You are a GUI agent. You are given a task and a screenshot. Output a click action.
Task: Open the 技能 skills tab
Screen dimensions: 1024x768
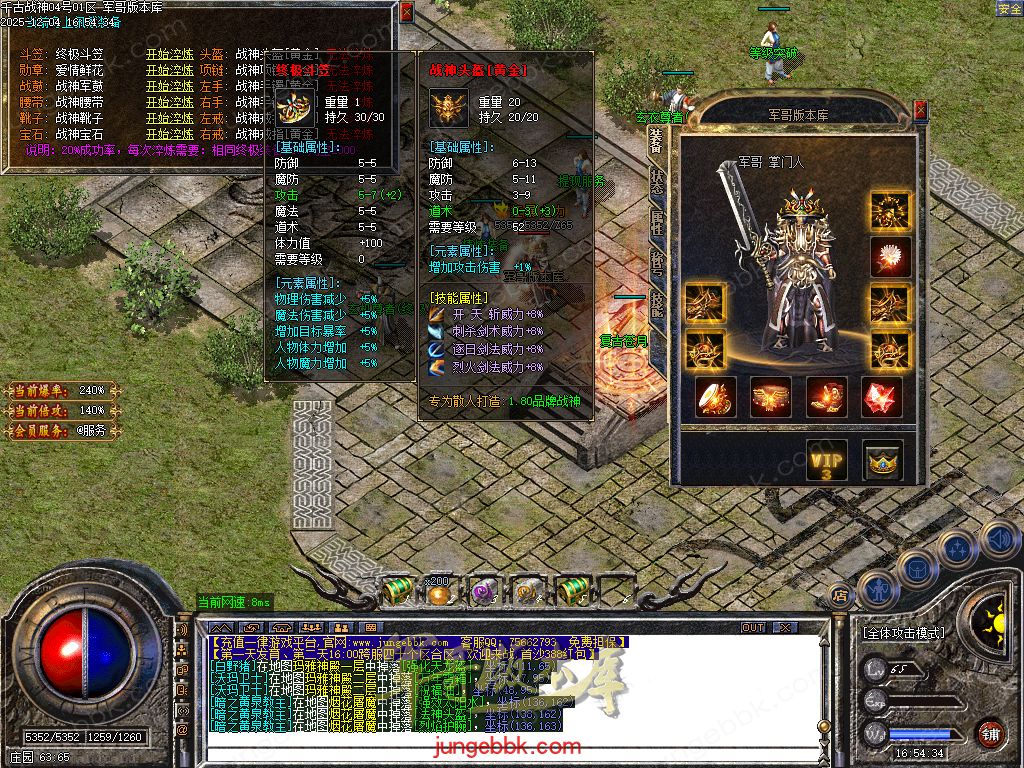coord(656,303)
